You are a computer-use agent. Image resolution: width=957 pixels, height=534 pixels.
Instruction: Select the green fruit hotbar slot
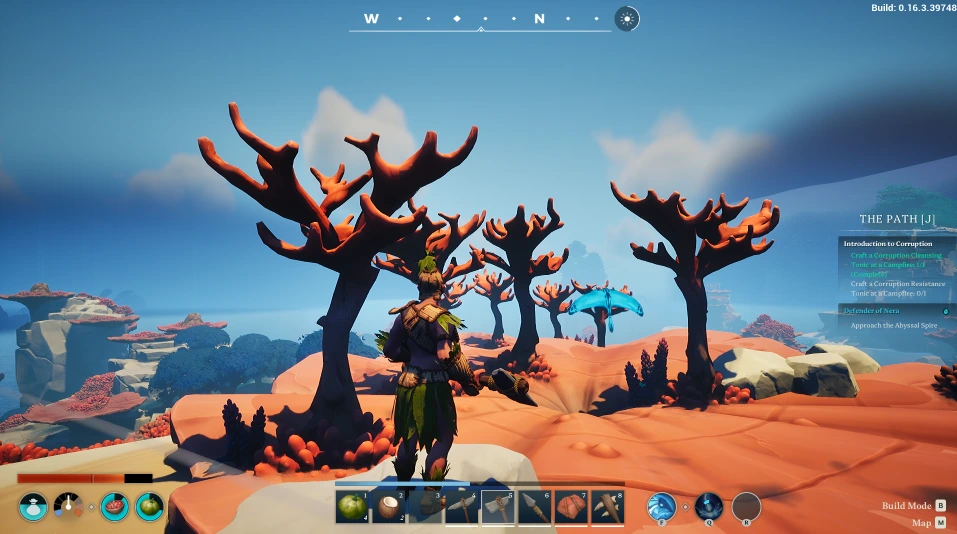[x=352, y=507]
